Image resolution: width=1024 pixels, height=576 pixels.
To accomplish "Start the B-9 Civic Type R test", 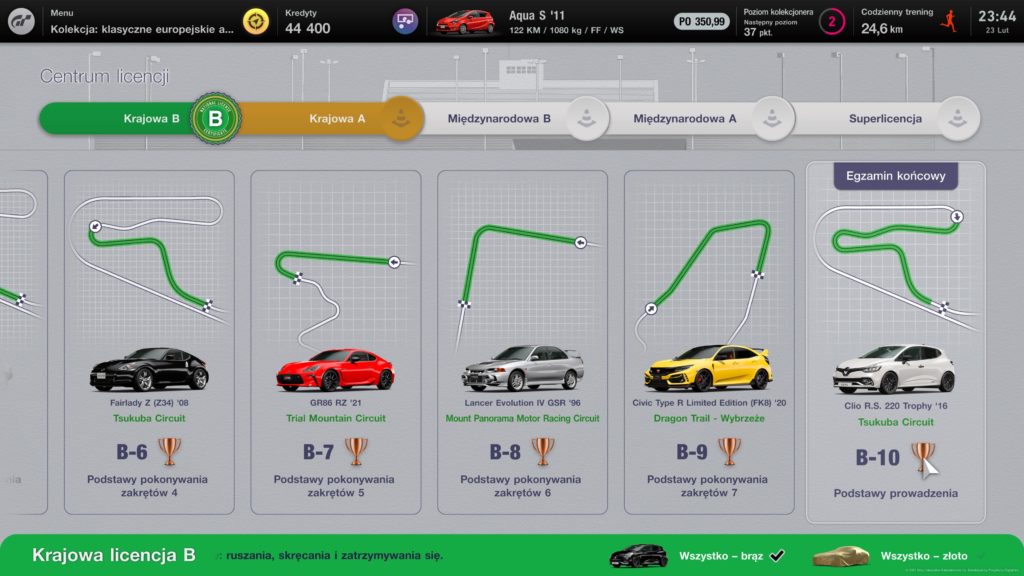I will click(709, 340).
